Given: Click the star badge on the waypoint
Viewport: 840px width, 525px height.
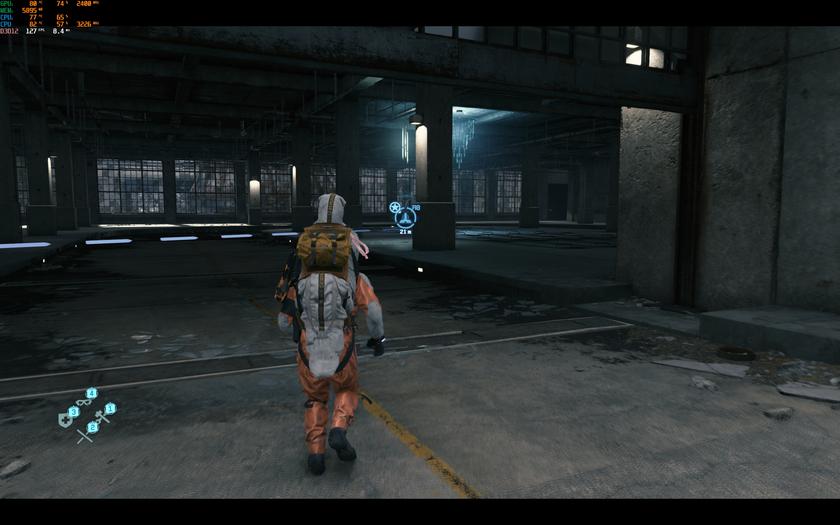Looking at the screenshot, I should 395,207.
